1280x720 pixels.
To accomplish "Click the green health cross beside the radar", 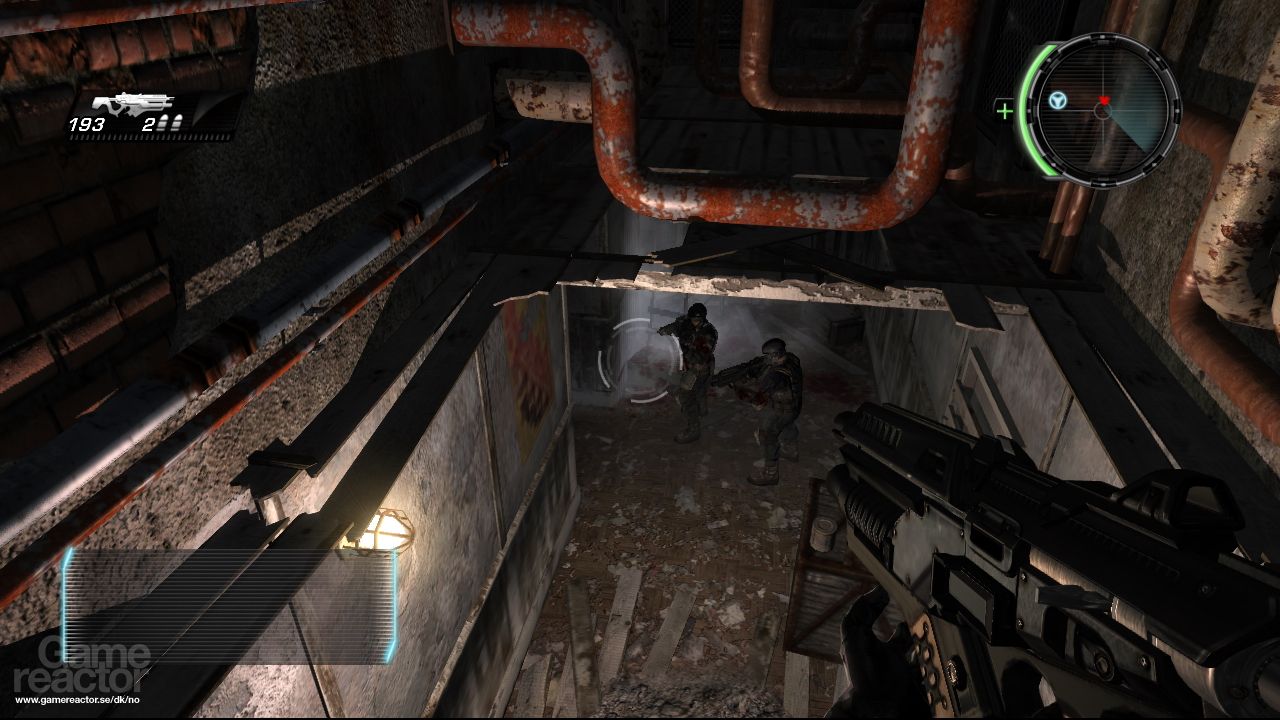I will (x=1005, y=109).
